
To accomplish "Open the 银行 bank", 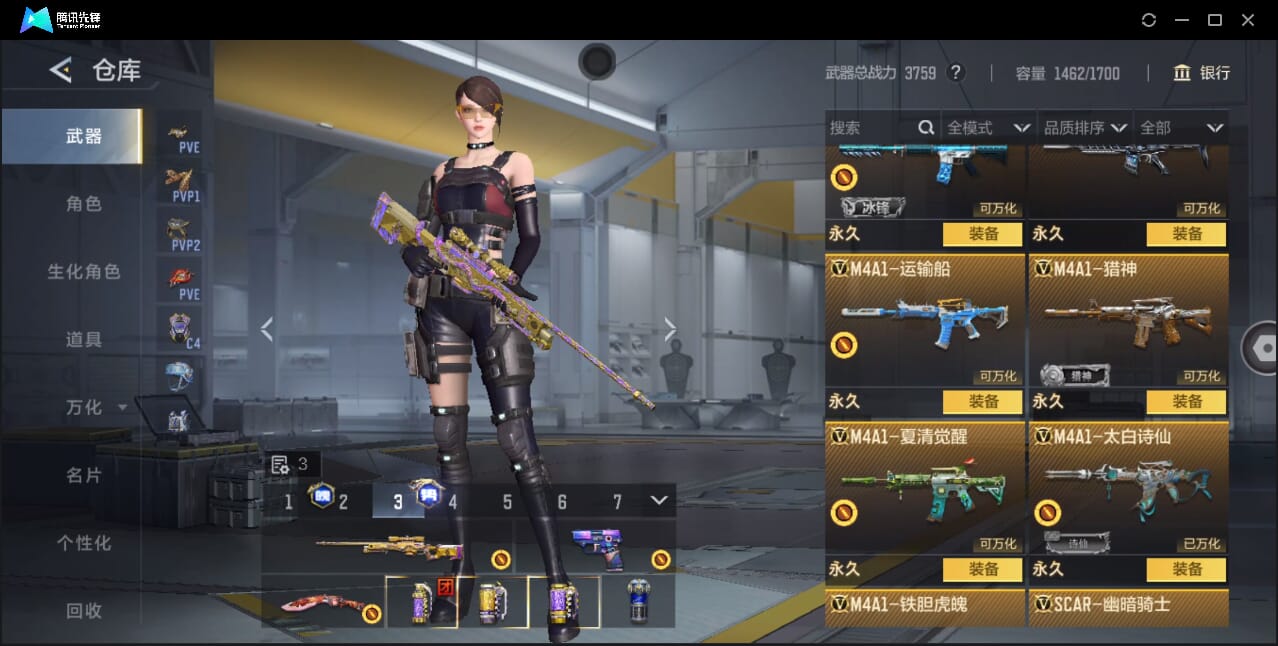I will [x=1202, y=73].
